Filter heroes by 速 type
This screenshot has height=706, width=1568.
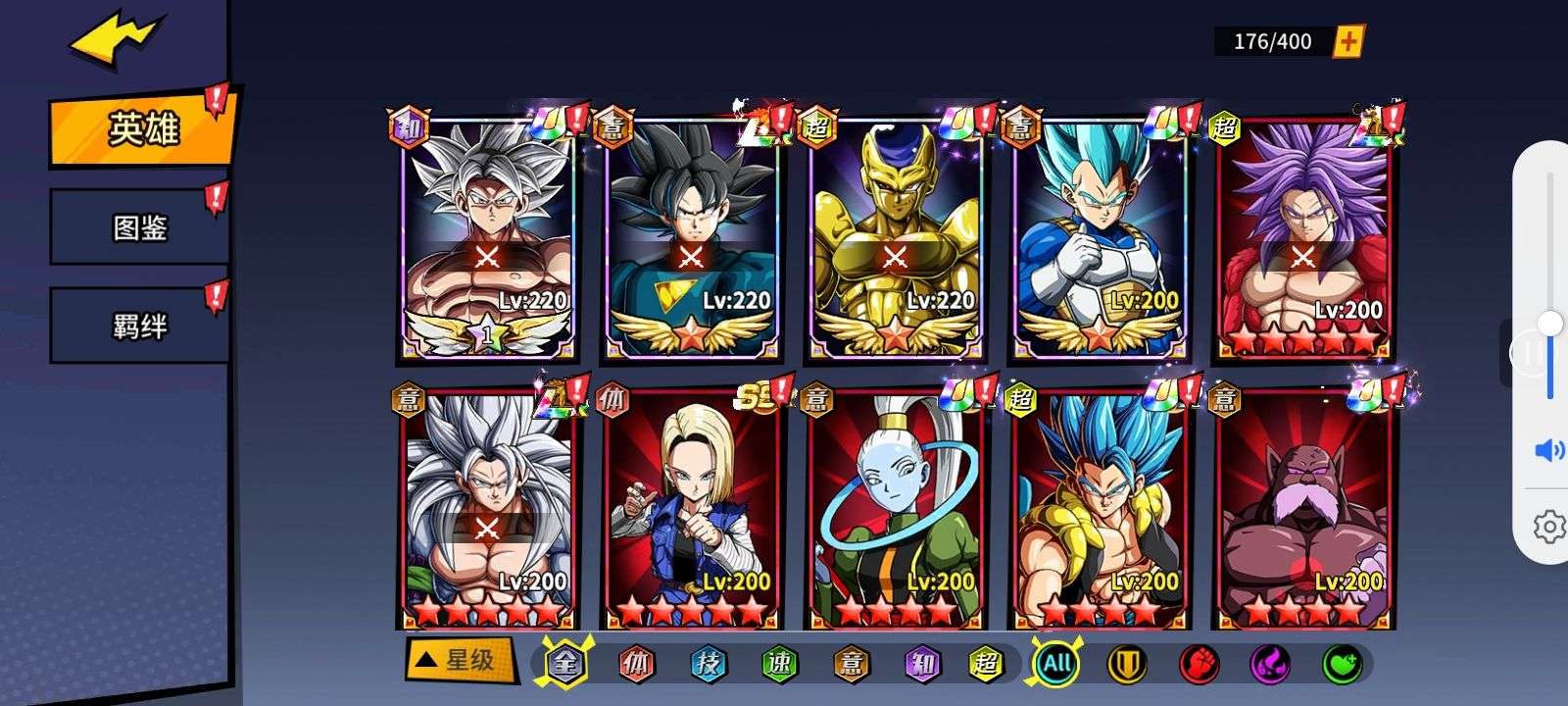(x=778, y=664)
